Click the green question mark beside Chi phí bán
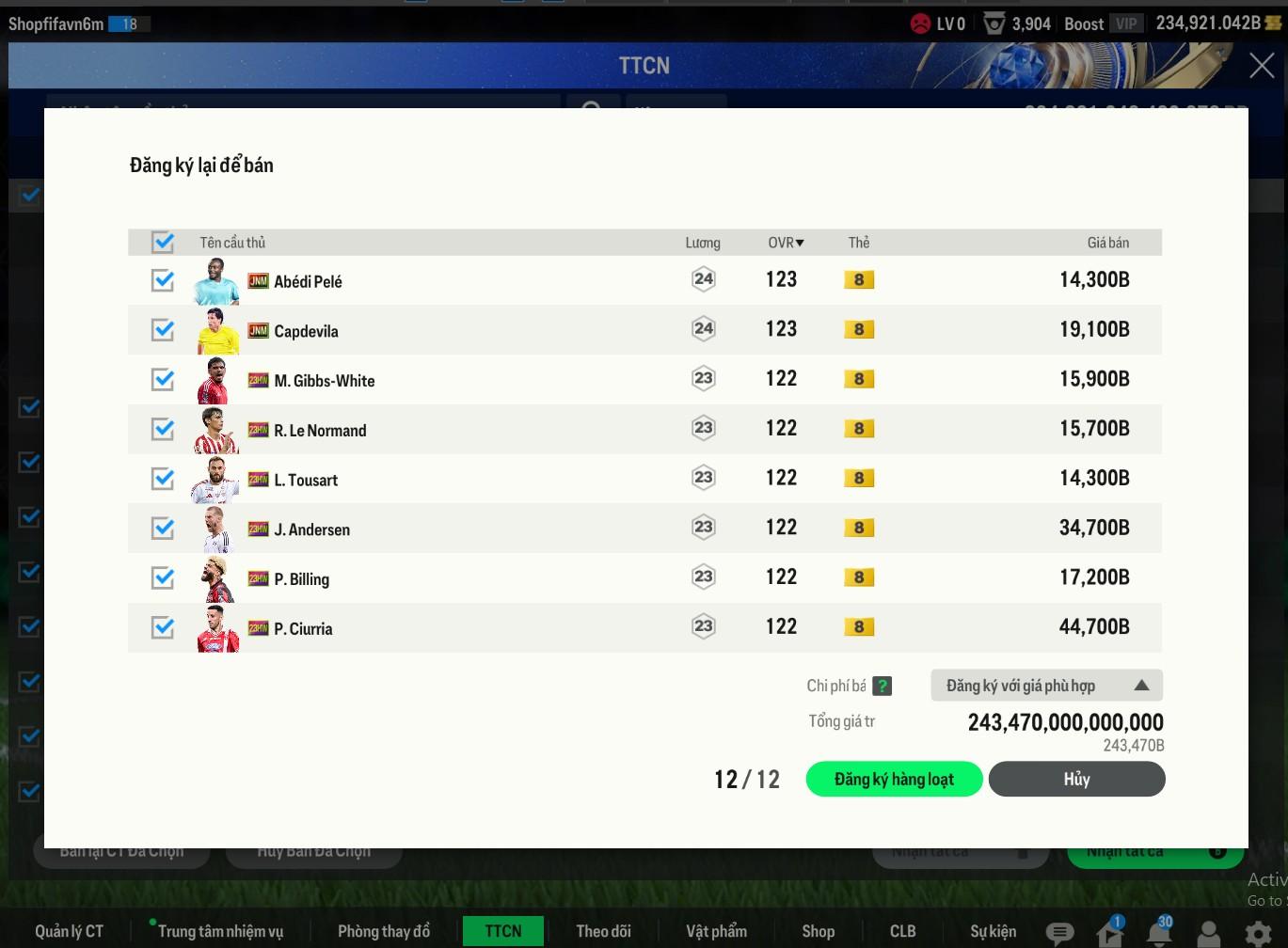This screenshot has height=948, width=1288. (882, 687)
